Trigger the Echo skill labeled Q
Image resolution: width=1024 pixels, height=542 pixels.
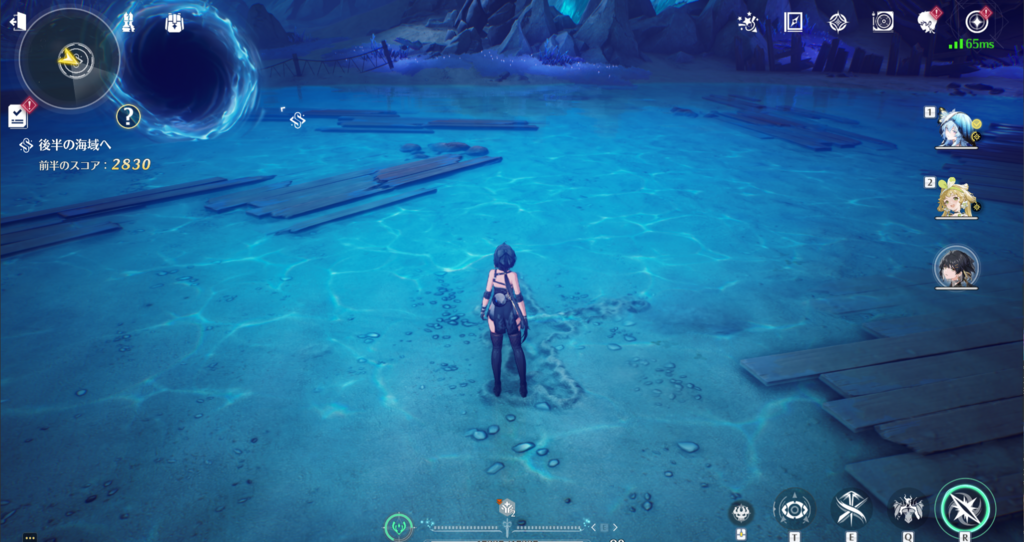click(908, 508)
